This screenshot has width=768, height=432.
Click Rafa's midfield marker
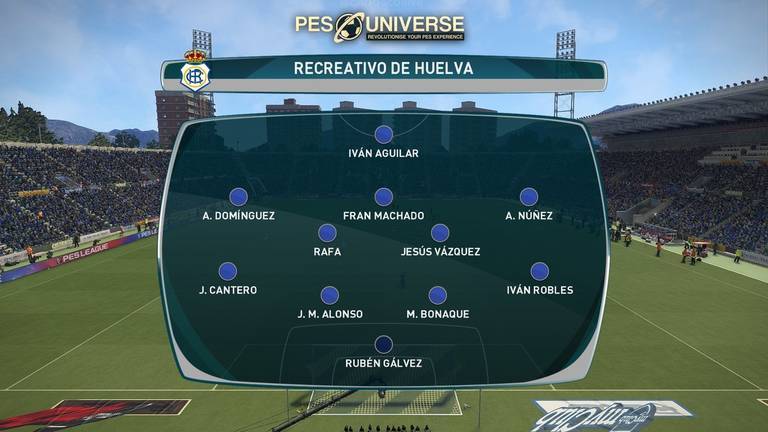pos(327,233)
